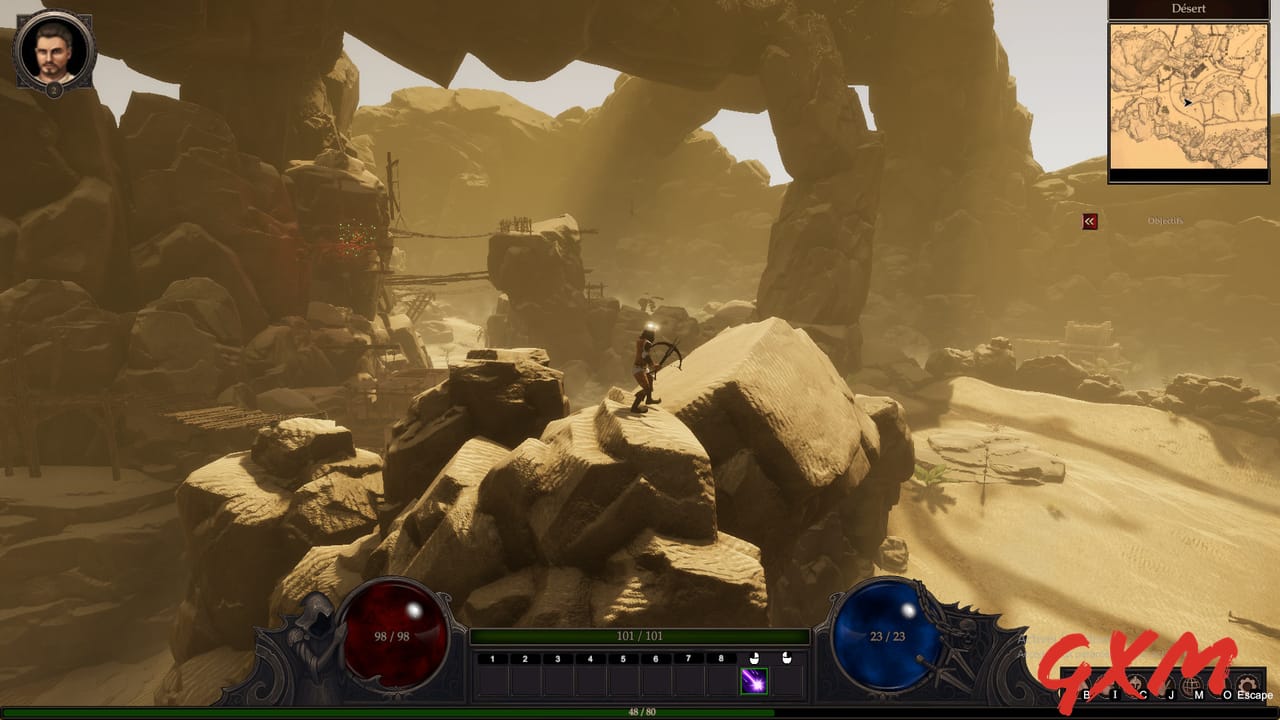Collapse the Objectives panel using the double-chevron
This screenshot has height=720, width=1280.
[1088, 221]
